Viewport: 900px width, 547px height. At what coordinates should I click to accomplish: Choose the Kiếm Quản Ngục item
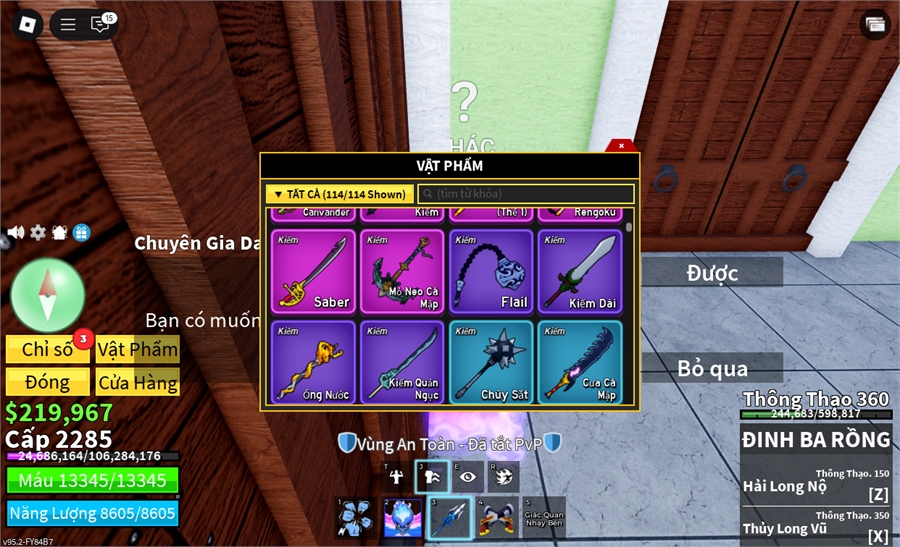pos(402,362)
